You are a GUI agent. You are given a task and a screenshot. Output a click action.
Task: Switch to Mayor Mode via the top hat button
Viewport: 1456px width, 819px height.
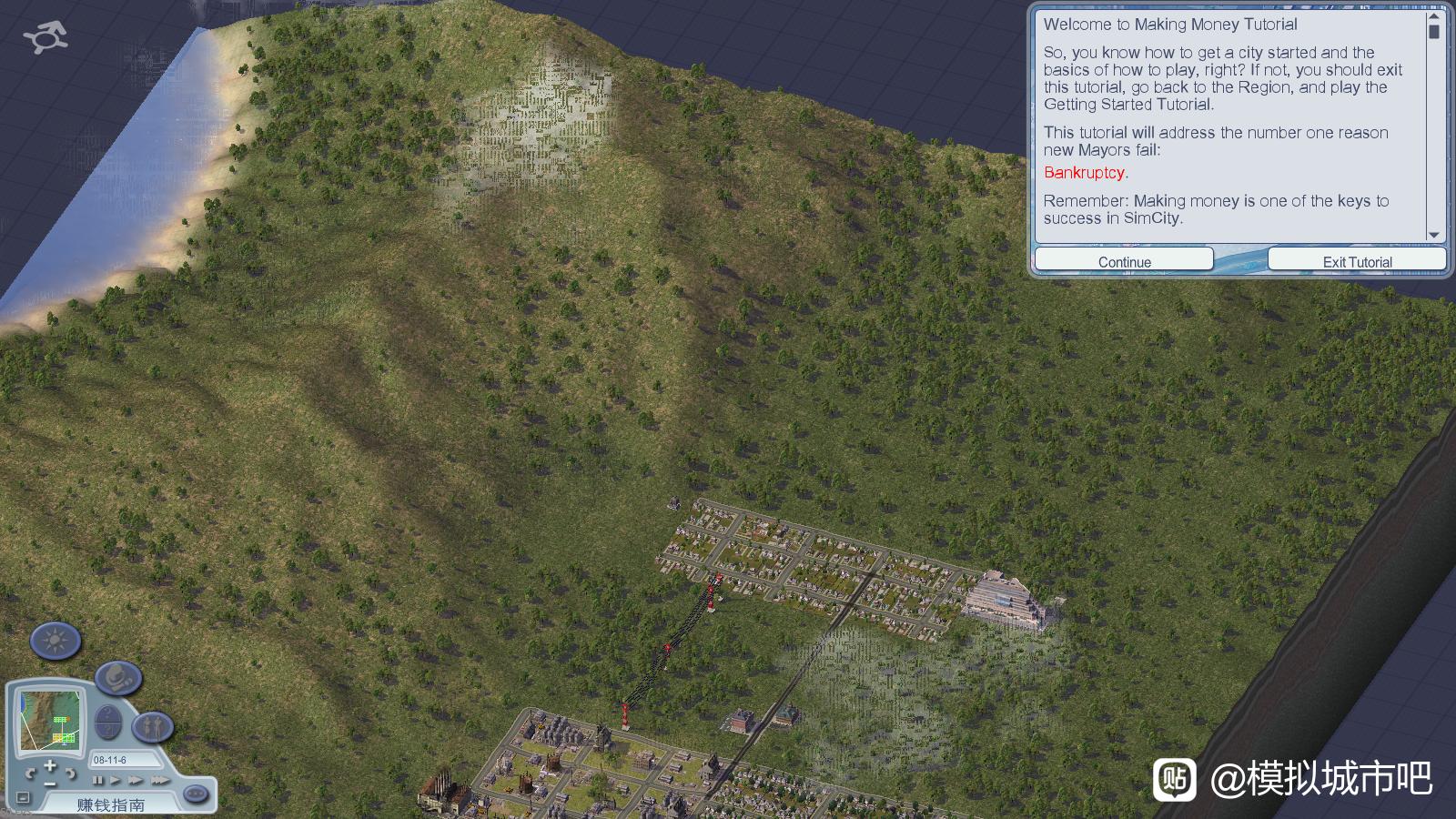pyautogui.click(x=118, y=677)
